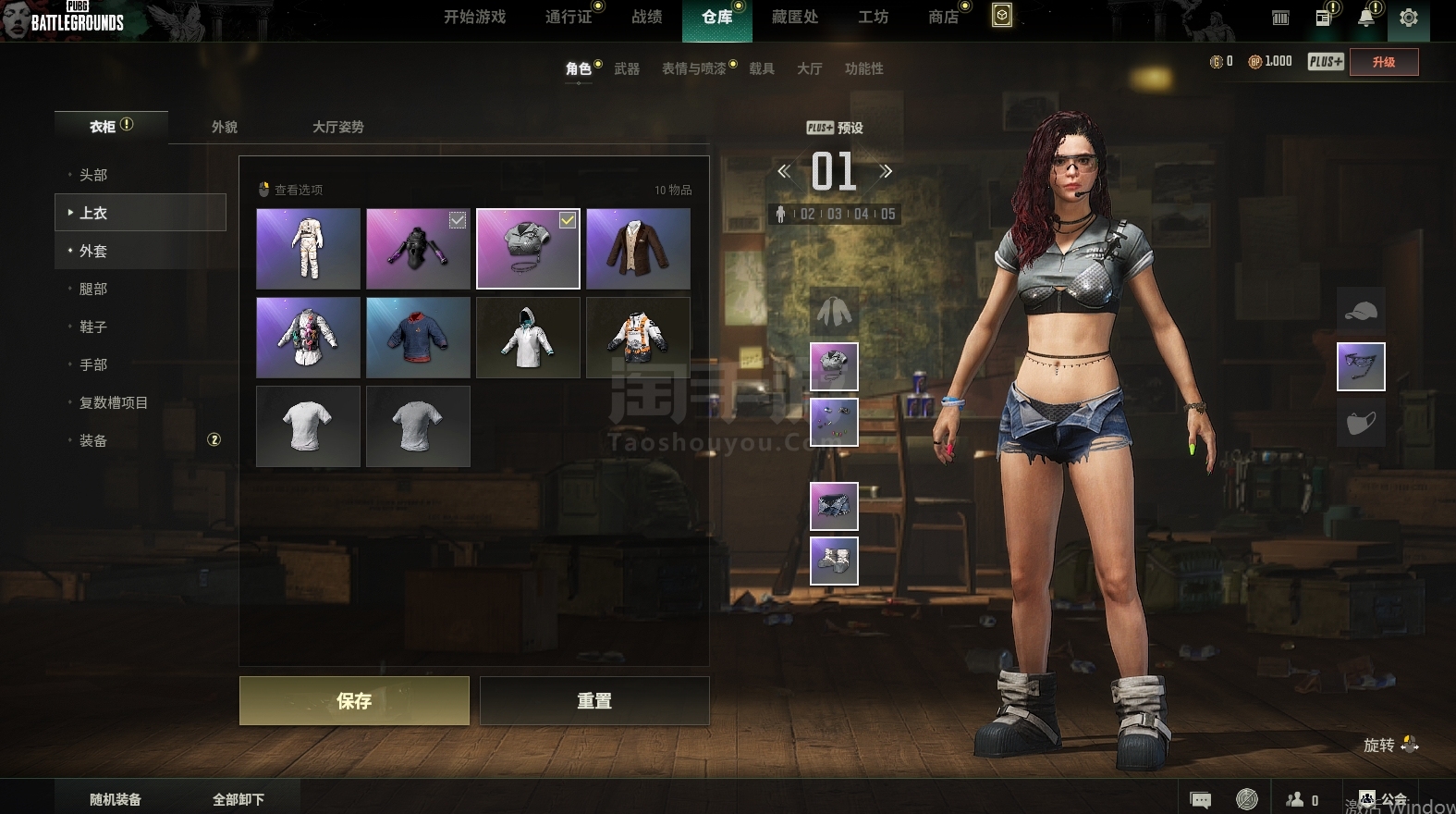Open the gear settings icon

[x=1408, y=18]
